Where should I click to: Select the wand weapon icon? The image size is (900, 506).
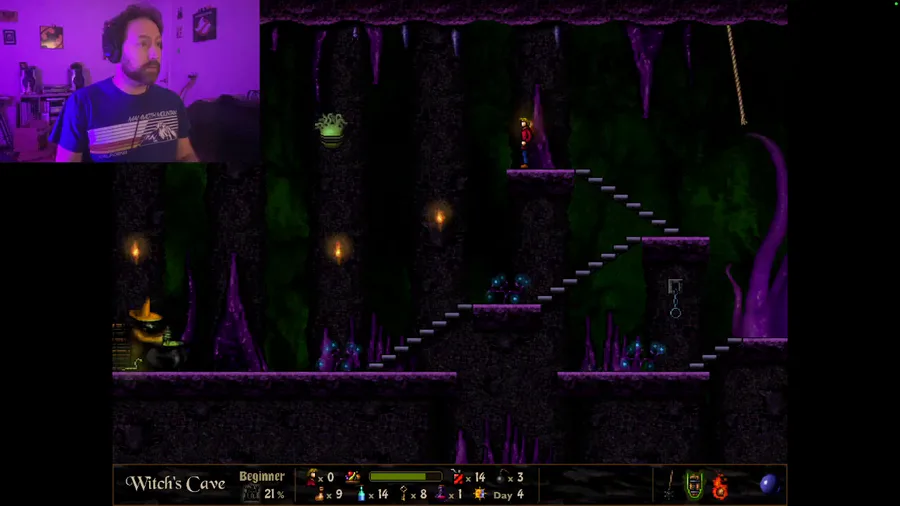pos(669,486)
